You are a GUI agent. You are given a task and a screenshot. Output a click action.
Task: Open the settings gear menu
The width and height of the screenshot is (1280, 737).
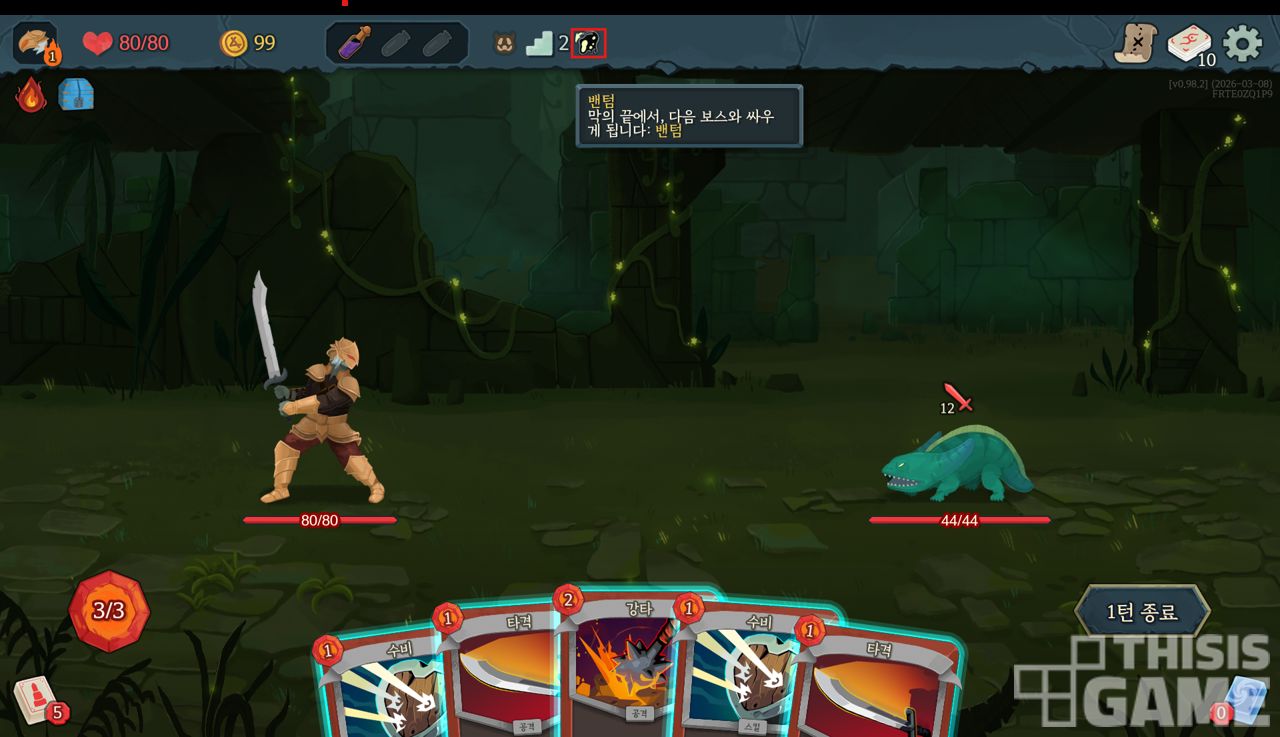coord(1243,43)
